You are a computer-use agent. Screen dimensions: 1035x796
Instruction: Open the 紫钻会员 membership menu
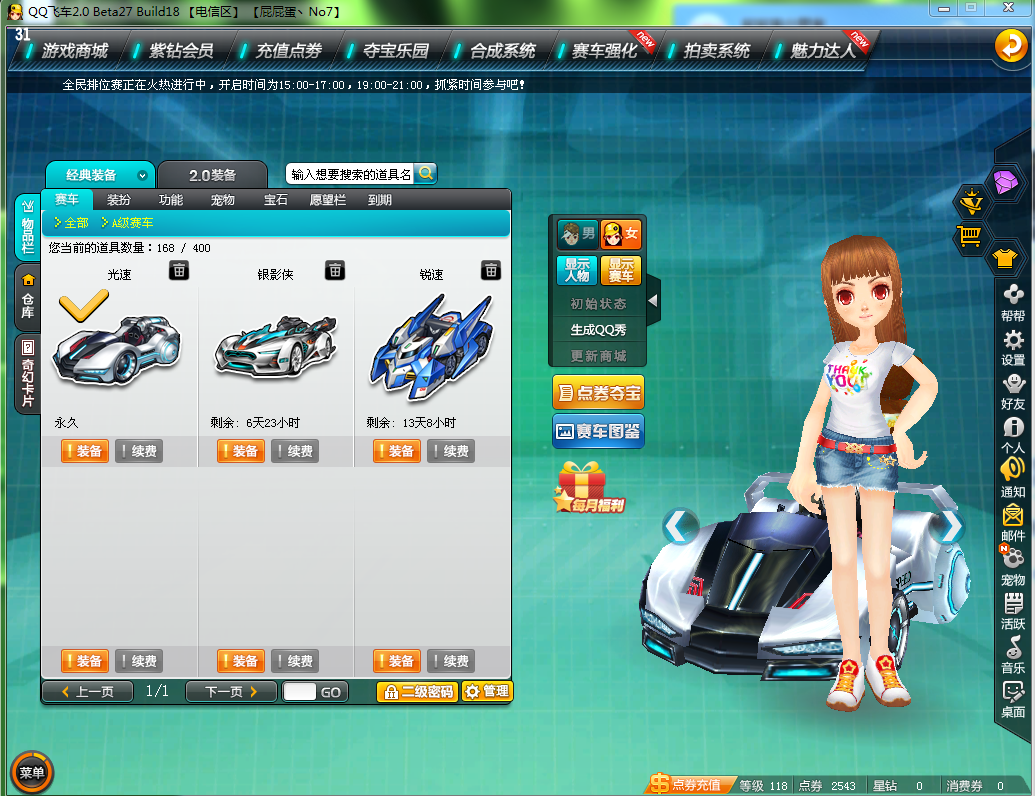(181, 50)
